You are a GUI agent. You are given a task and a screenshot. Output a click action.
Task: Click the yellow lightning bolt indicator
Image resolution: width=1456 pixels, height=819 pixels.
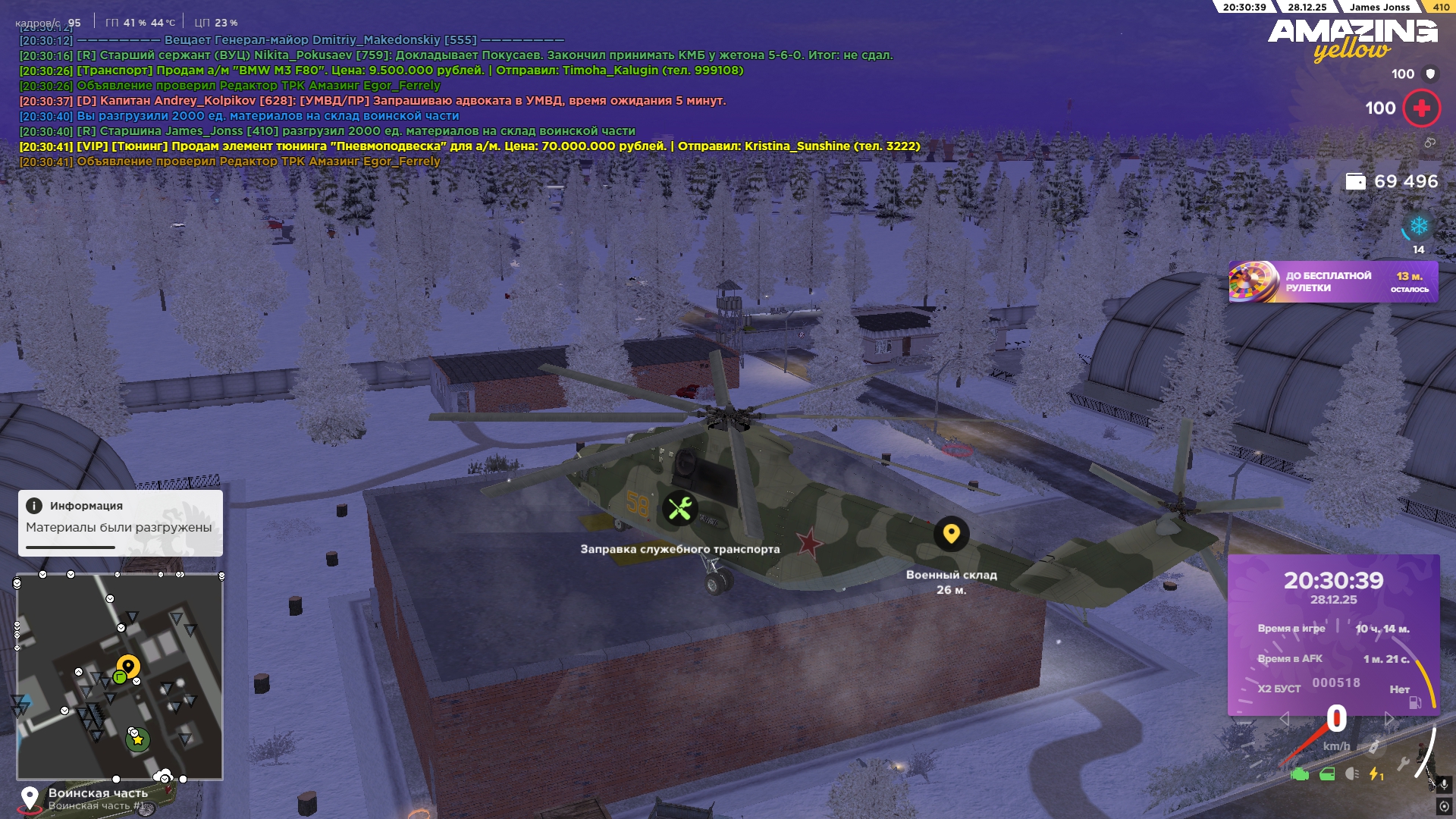tap(1376, 774)
